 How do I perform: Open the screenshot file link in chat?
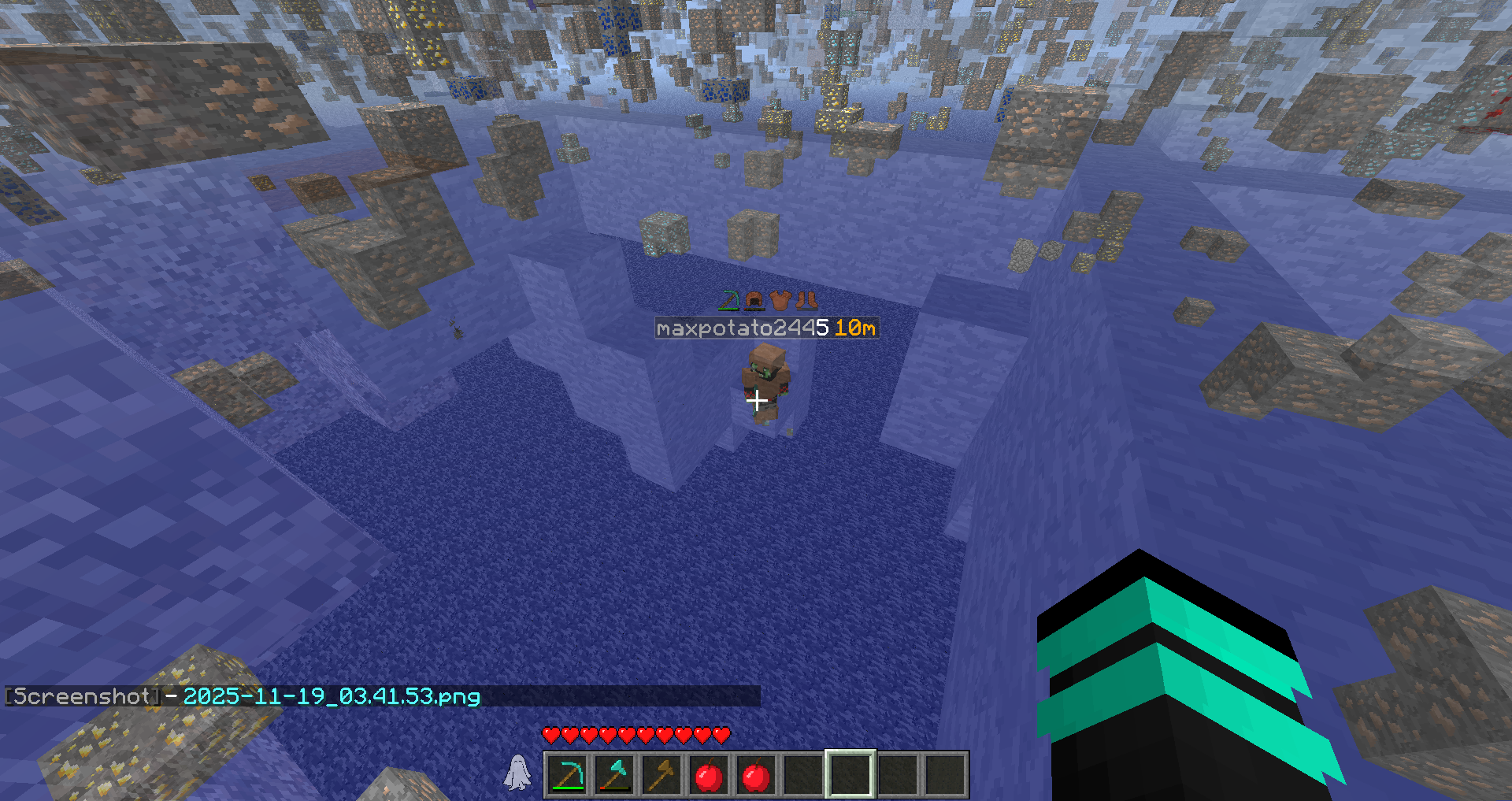(x=331, y=696)
